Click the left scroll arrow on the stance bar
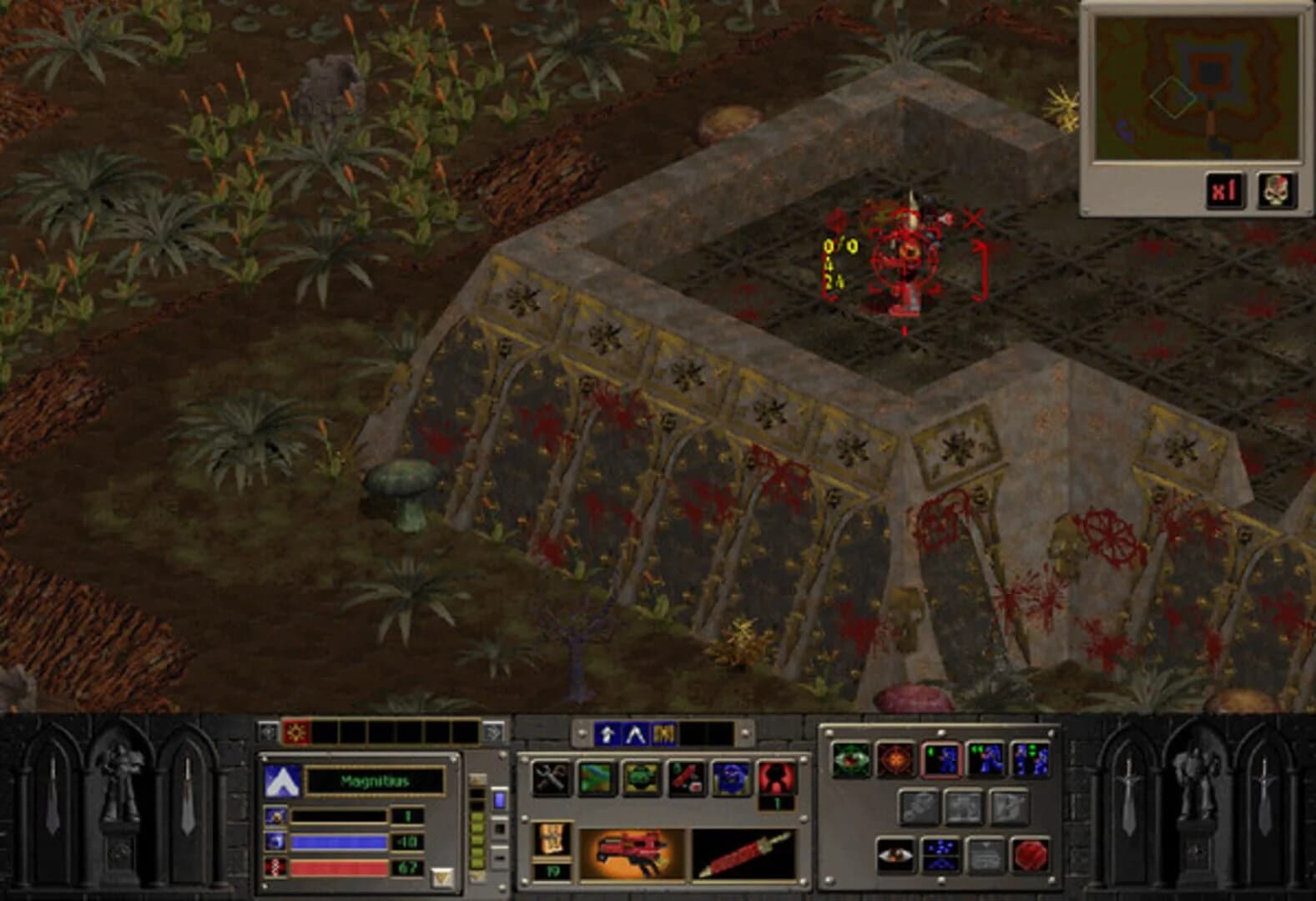Viewport: 1316px width, 901px height. (x=581, y=732)
